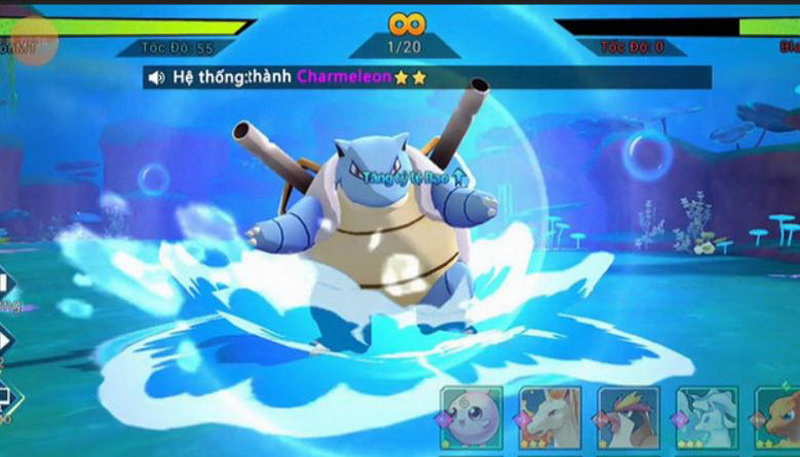Select the Pidgeot team portrait
The height and width of the screenshot is (457, 800).
click(628, 416)
